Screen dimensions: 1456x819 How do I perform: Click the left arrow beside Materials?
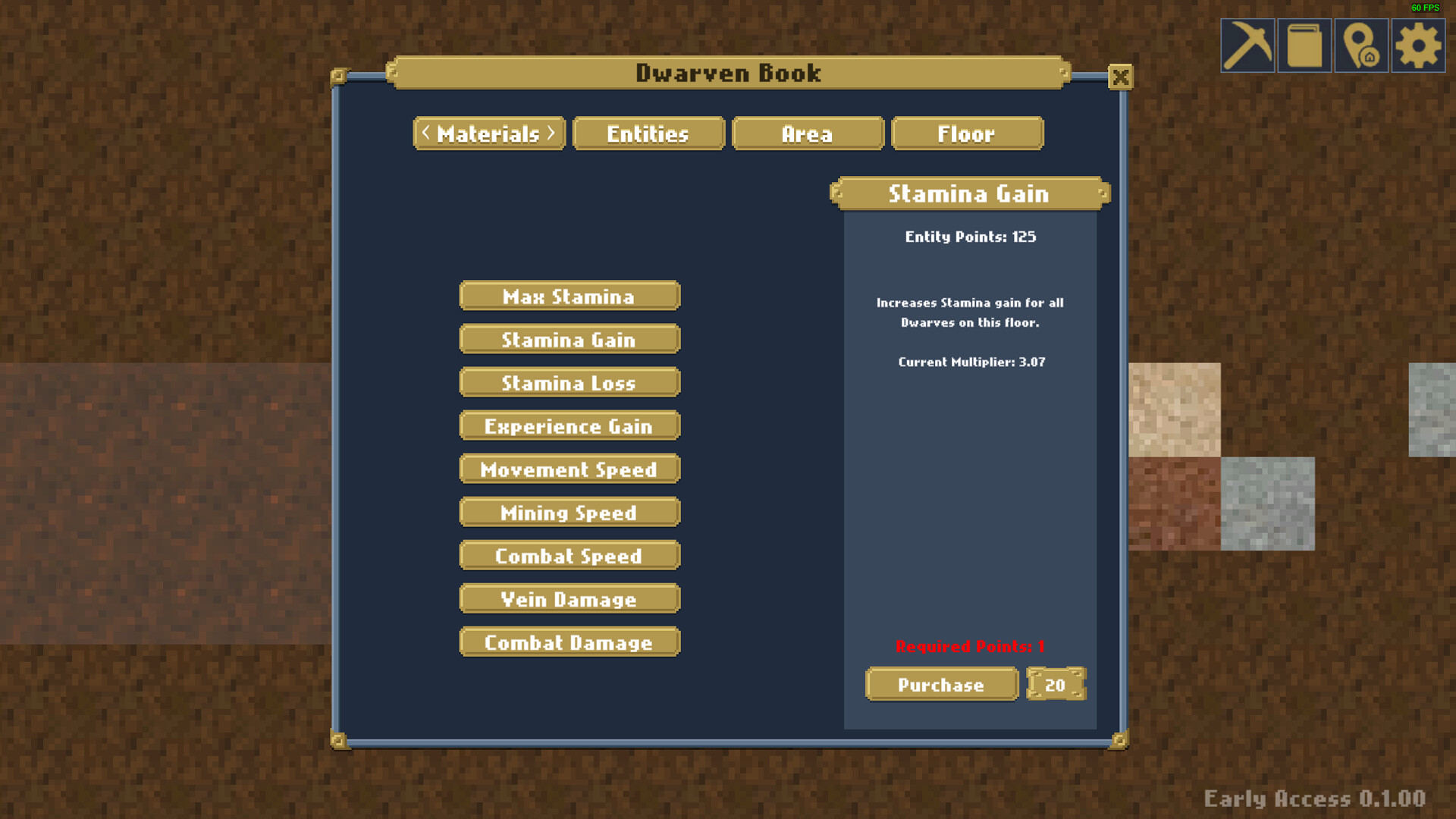(x=425, y=133)
